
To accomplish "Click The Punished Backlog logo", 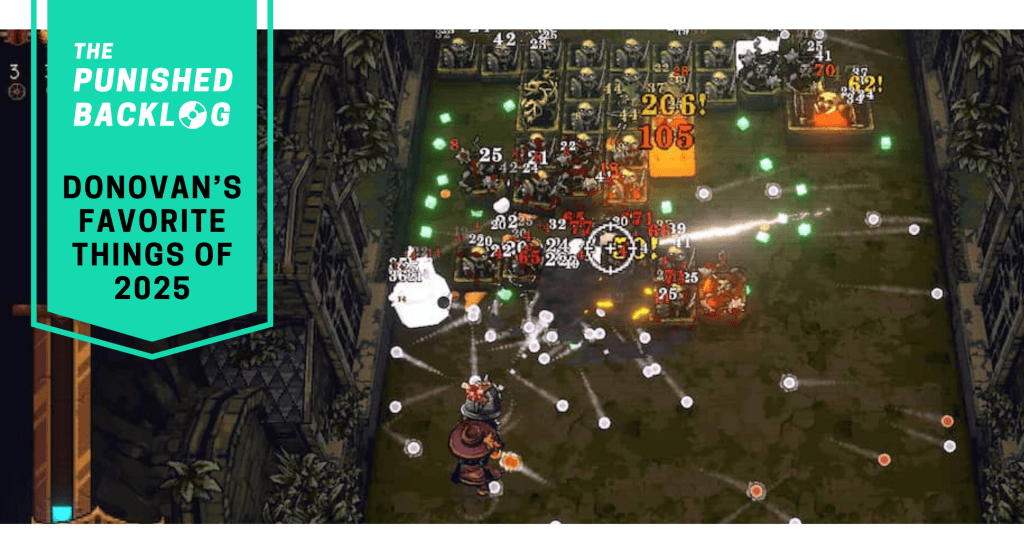I will click(x=153, y=84).
